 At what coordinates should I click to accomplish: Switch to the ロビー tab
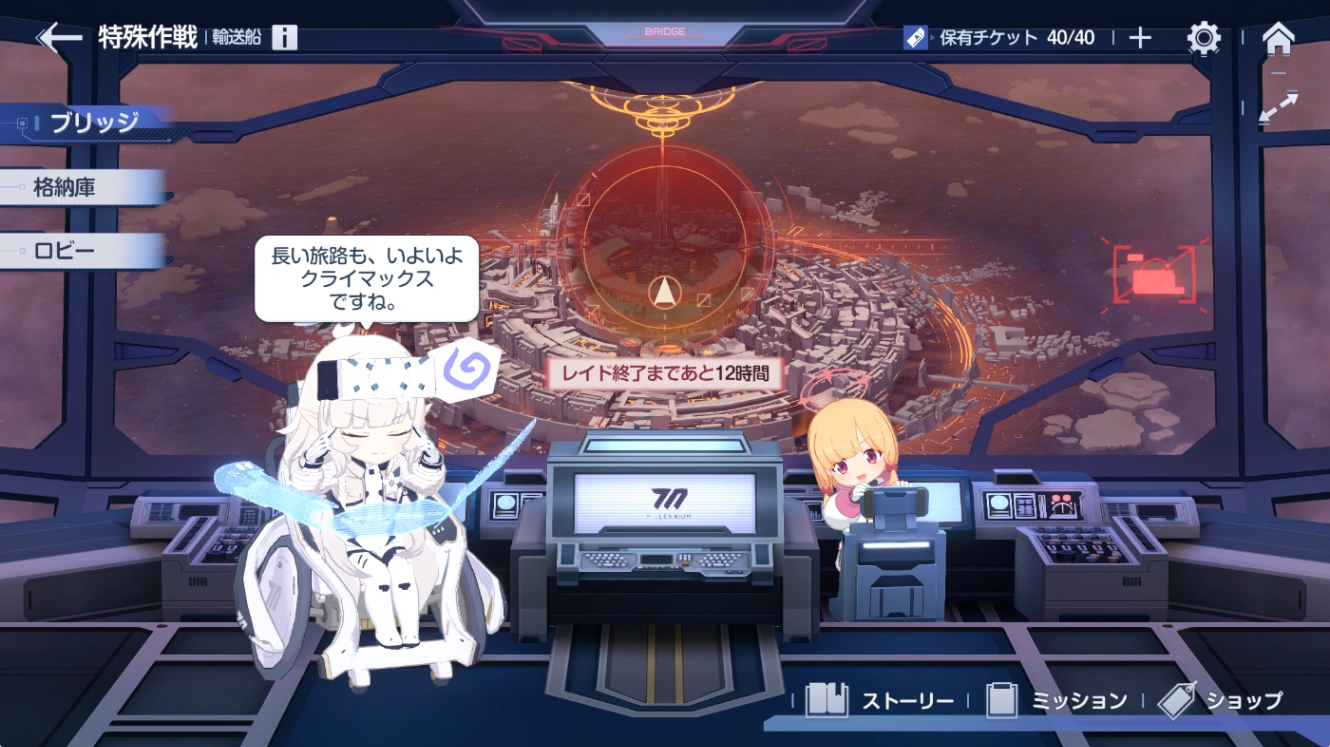pyautogui.click(x=66, y=250)
